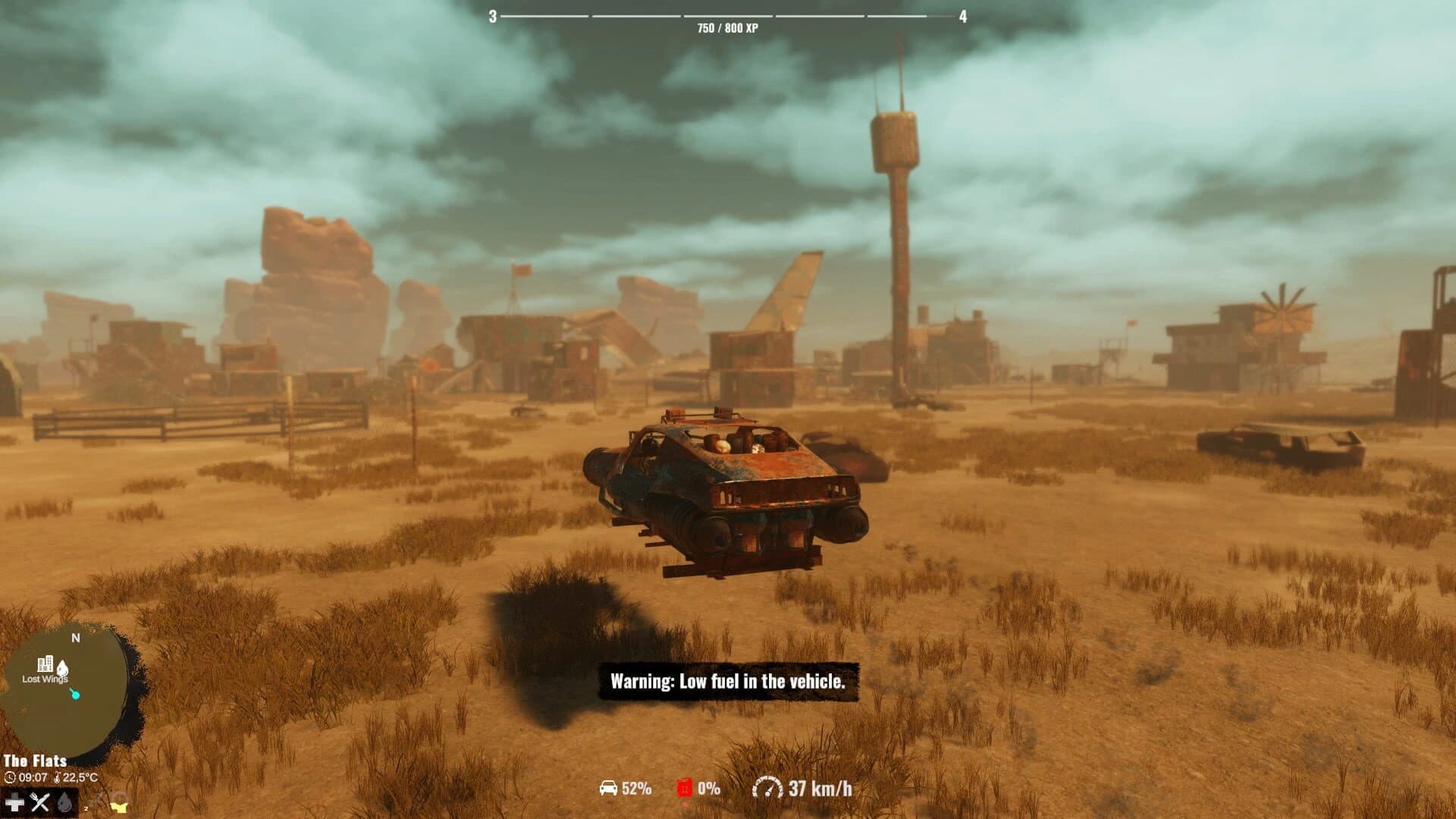1456x819 pixels.
Task: Click The Flats region name label
Action: pos(36,761)
